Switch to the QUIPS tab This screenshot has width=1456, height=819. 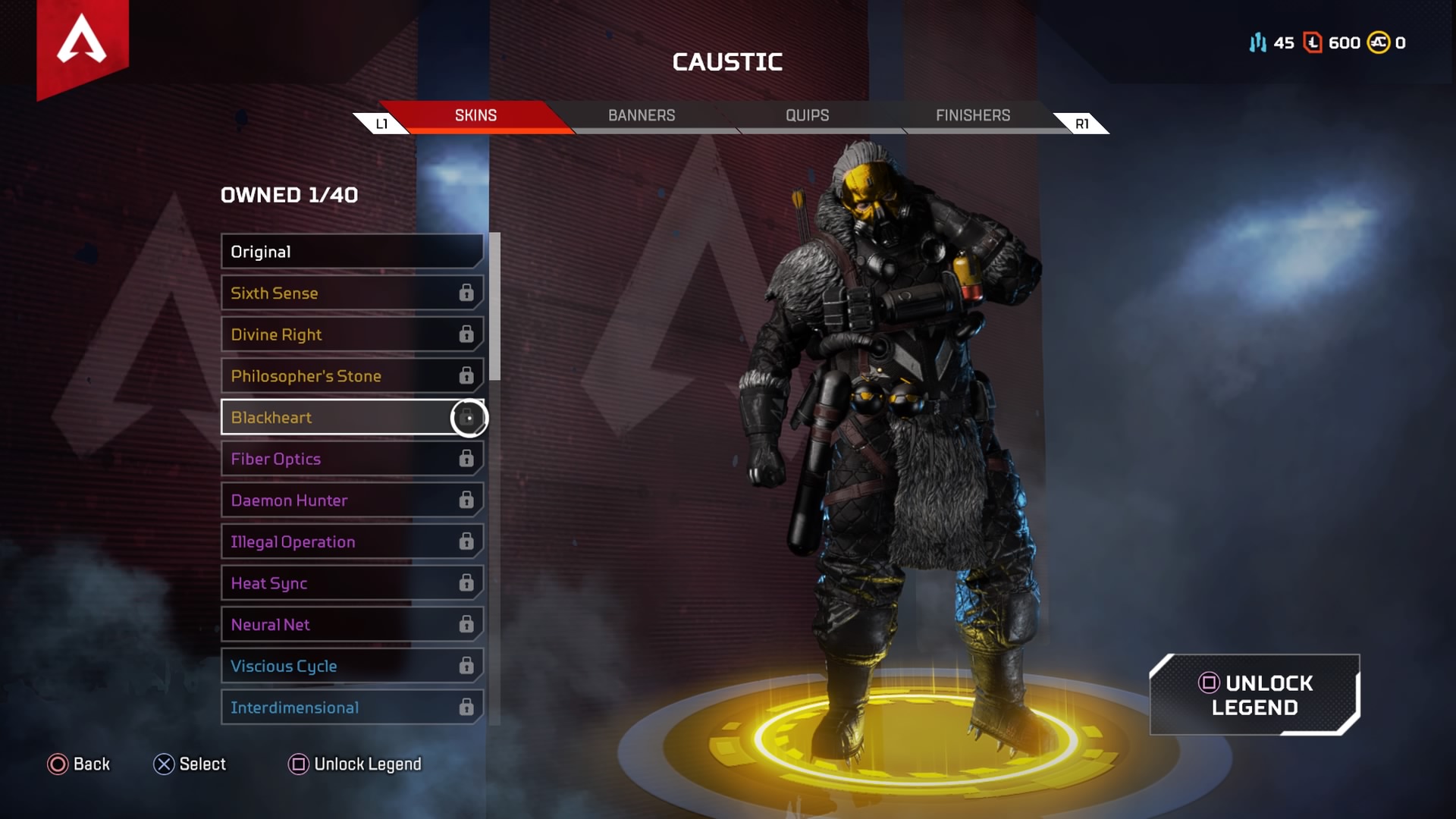pos(806,115)
